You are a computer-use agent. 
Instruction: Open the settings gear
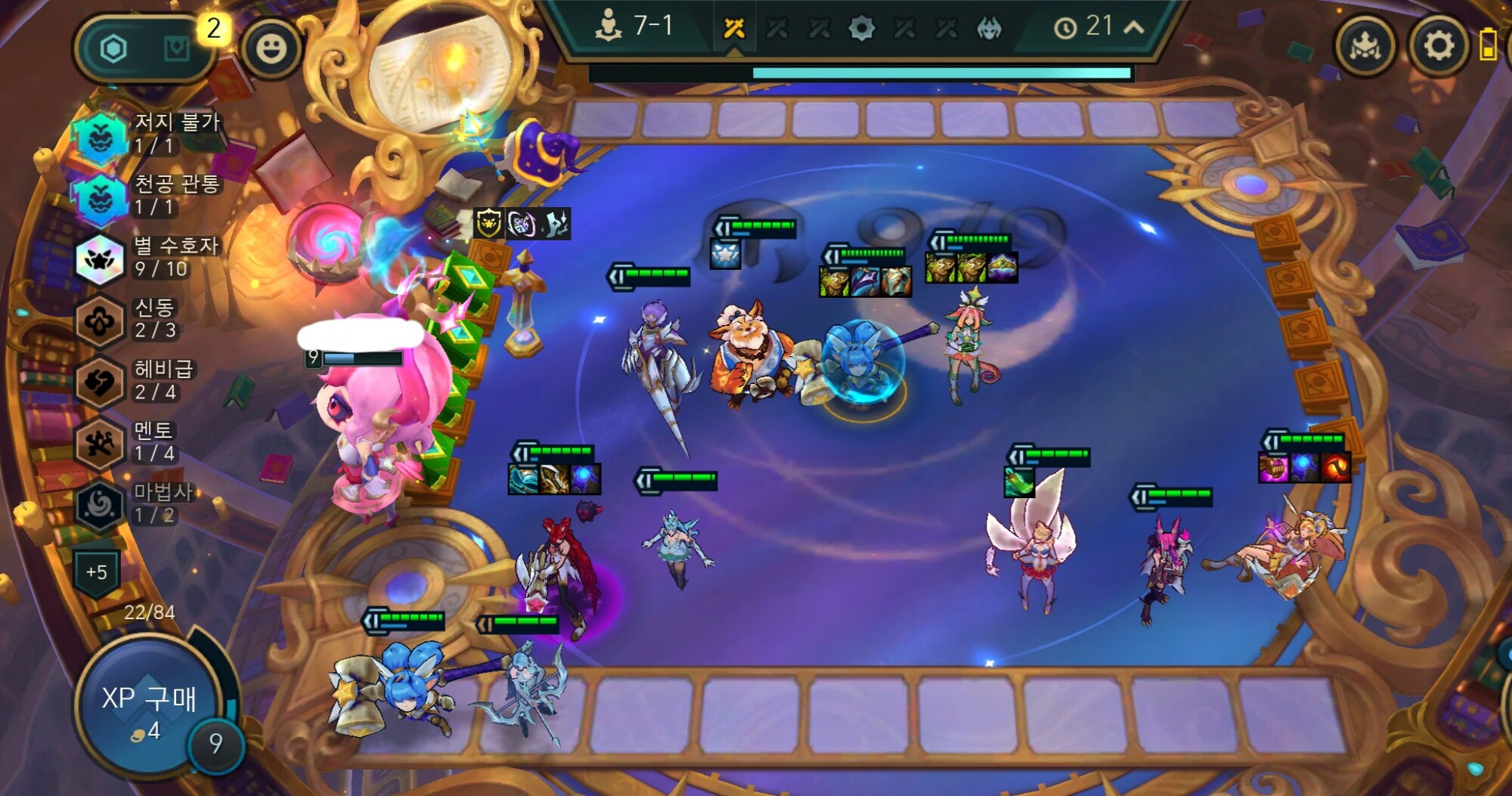pyautogui.click(x=1438, y=47)
